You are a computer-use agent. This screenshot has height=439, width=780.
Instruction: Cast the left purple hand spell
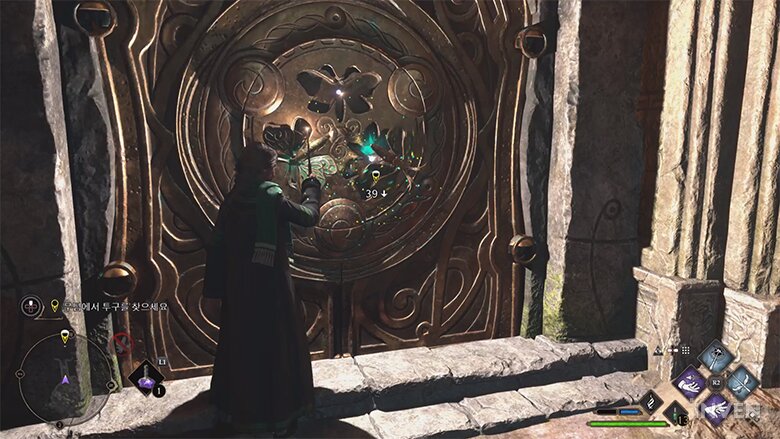(689, 382)
